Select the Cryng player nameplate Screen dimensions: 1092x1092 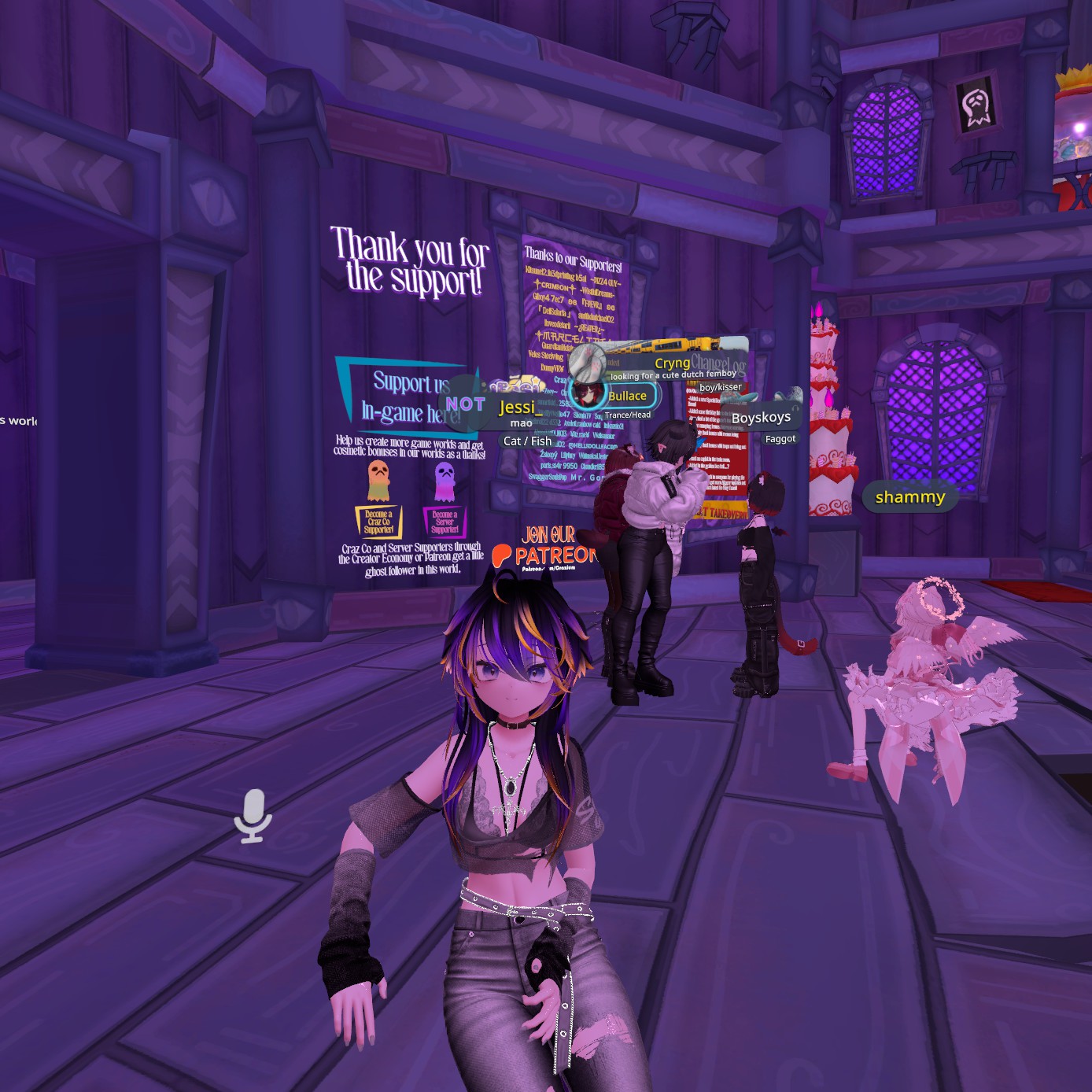pos(671,363)
